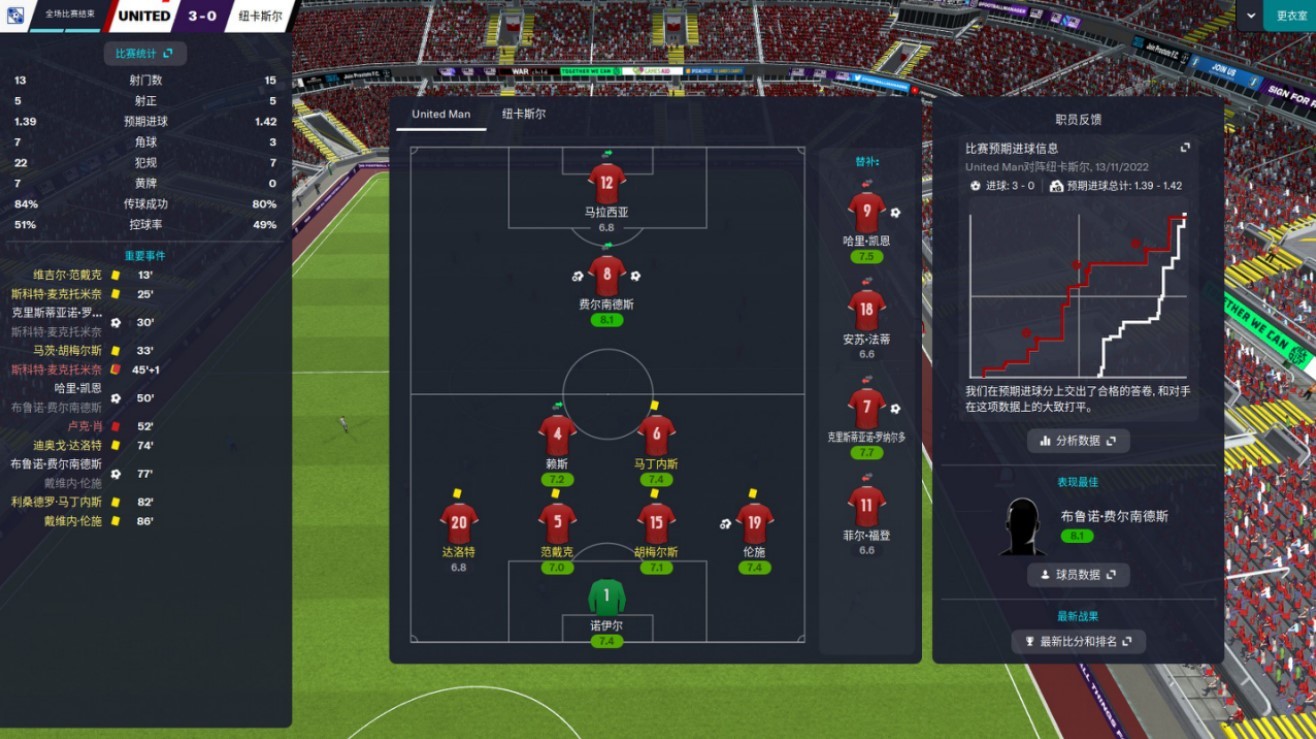Select defender 伦施 shirt number 19
This screenshot has height=739, width=1316.
pyautogui.click(x=754, y=524)
